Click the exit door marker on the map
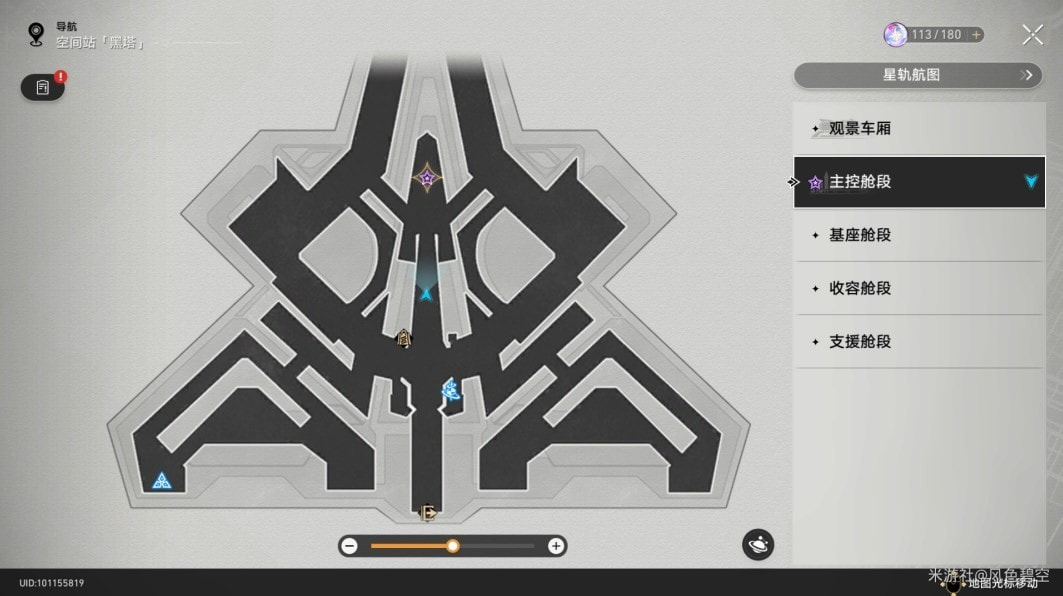Image resolution: width=1063 pixels, height=596 pixels. tap(428, 513)
